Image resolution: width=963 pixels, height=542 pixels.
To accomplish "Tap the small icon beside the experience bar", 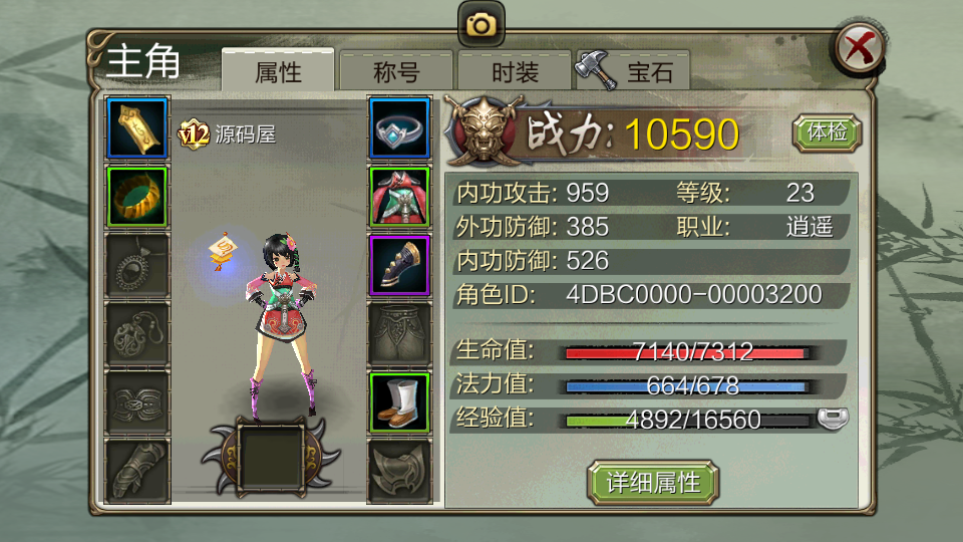I will coord(831,419).
